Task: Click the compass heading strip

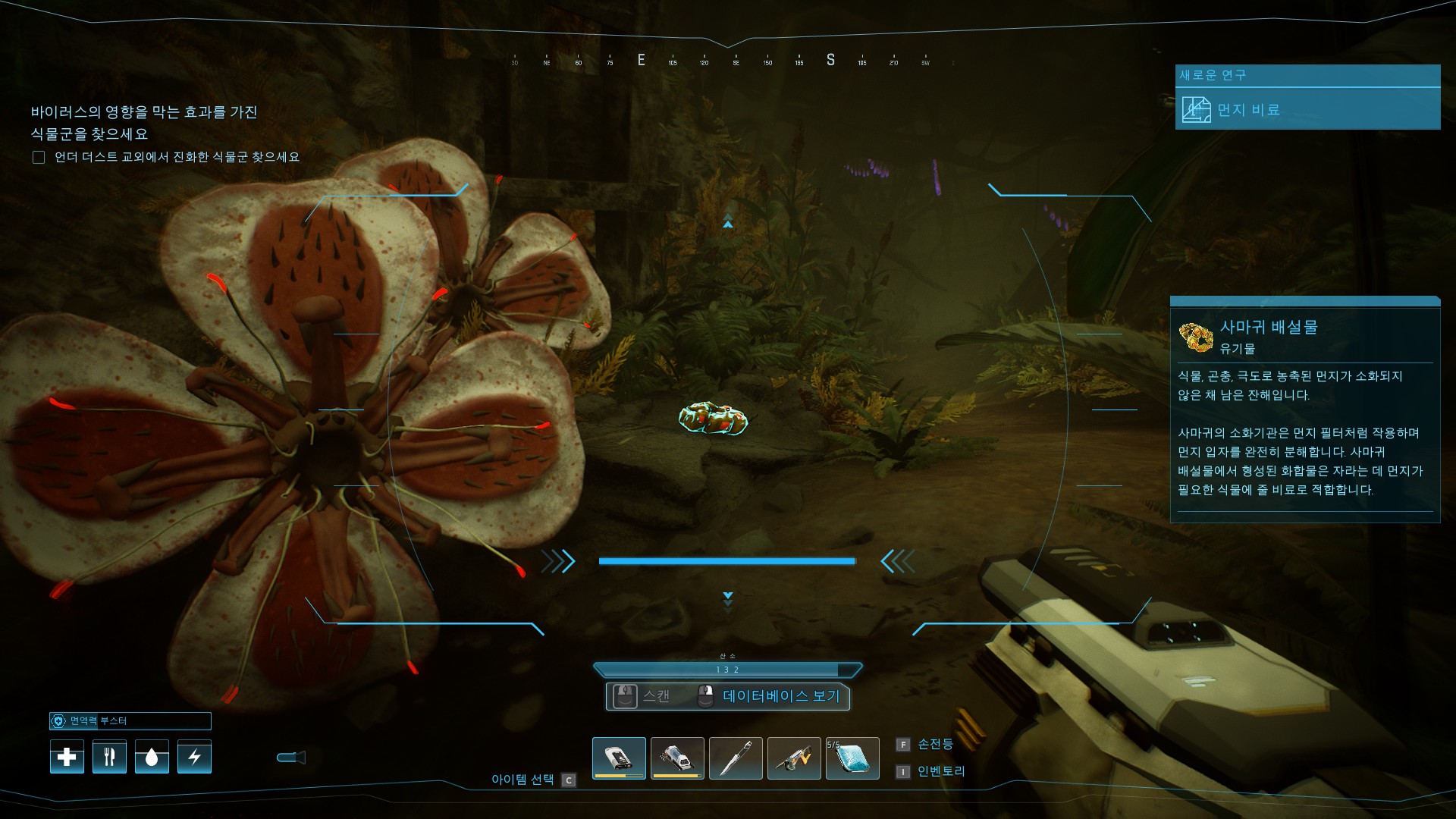Action: point(728,61)
